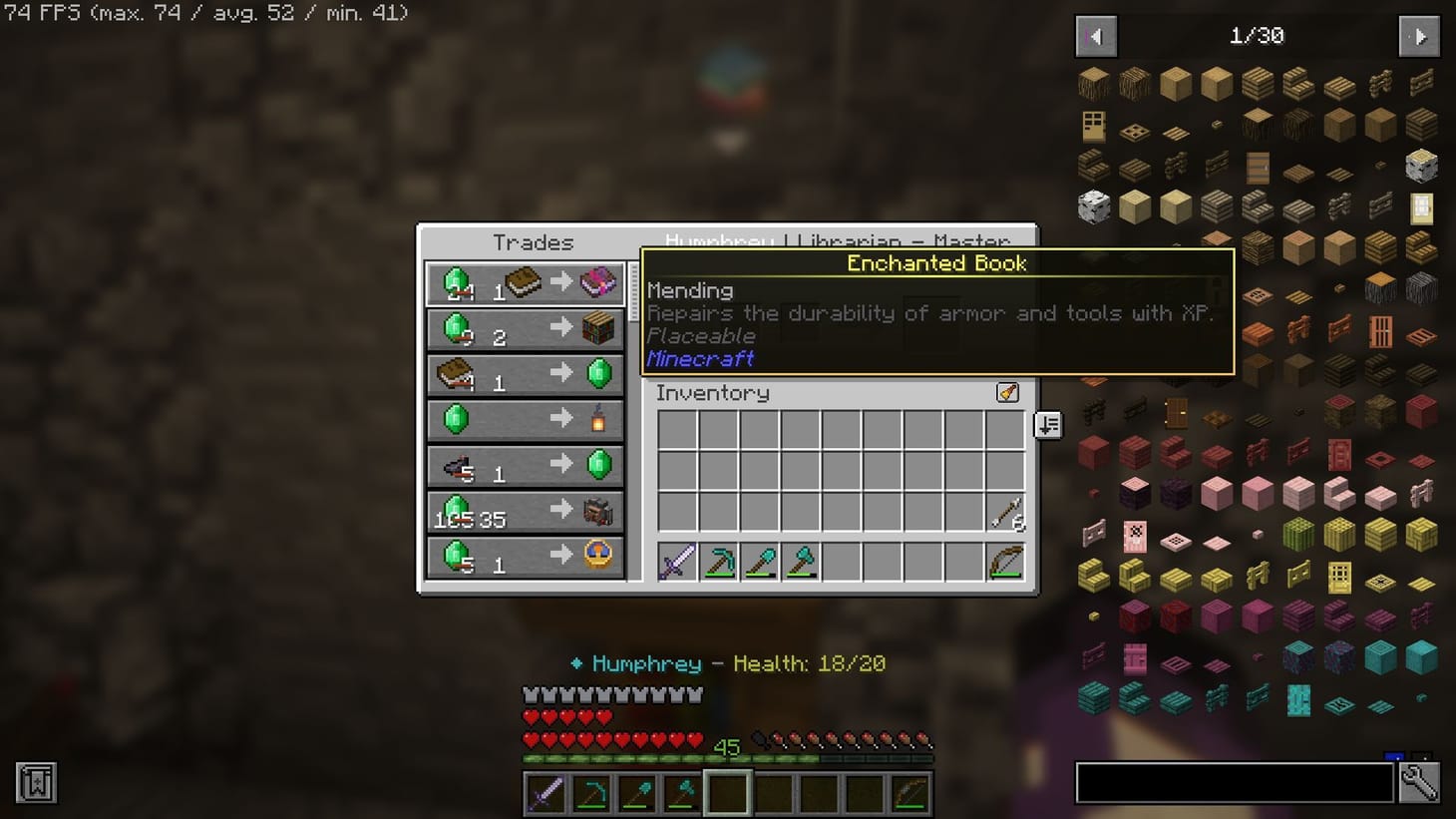
Task: Select the bow in the inventory hotbar
Action: (x=1005, y=563)
